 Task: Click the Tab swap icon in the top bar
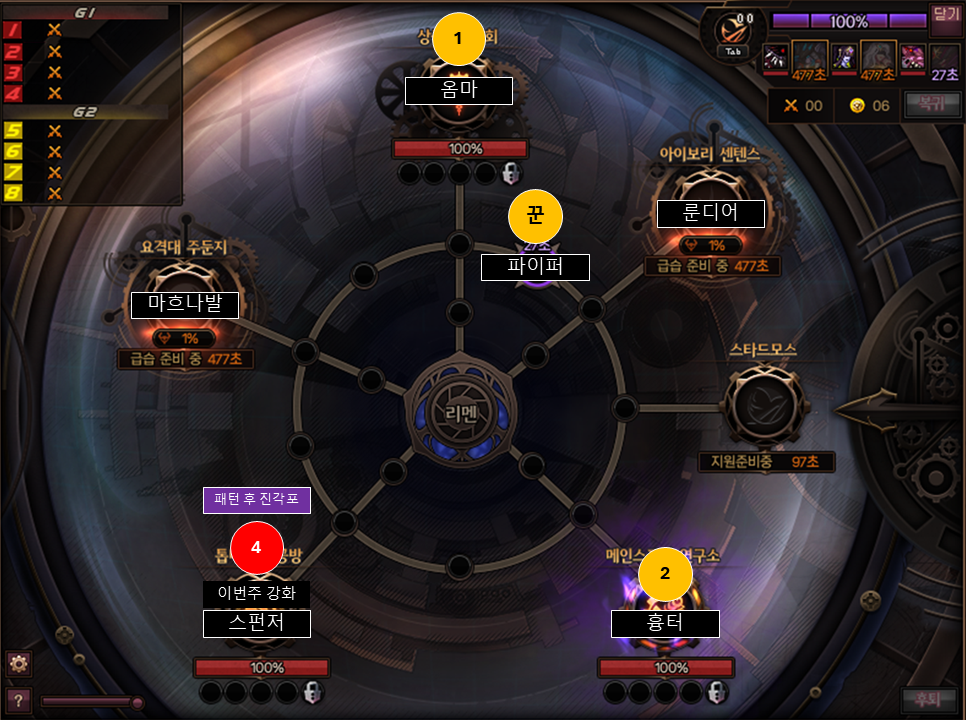pyautogui.click(x=733, y=36)
